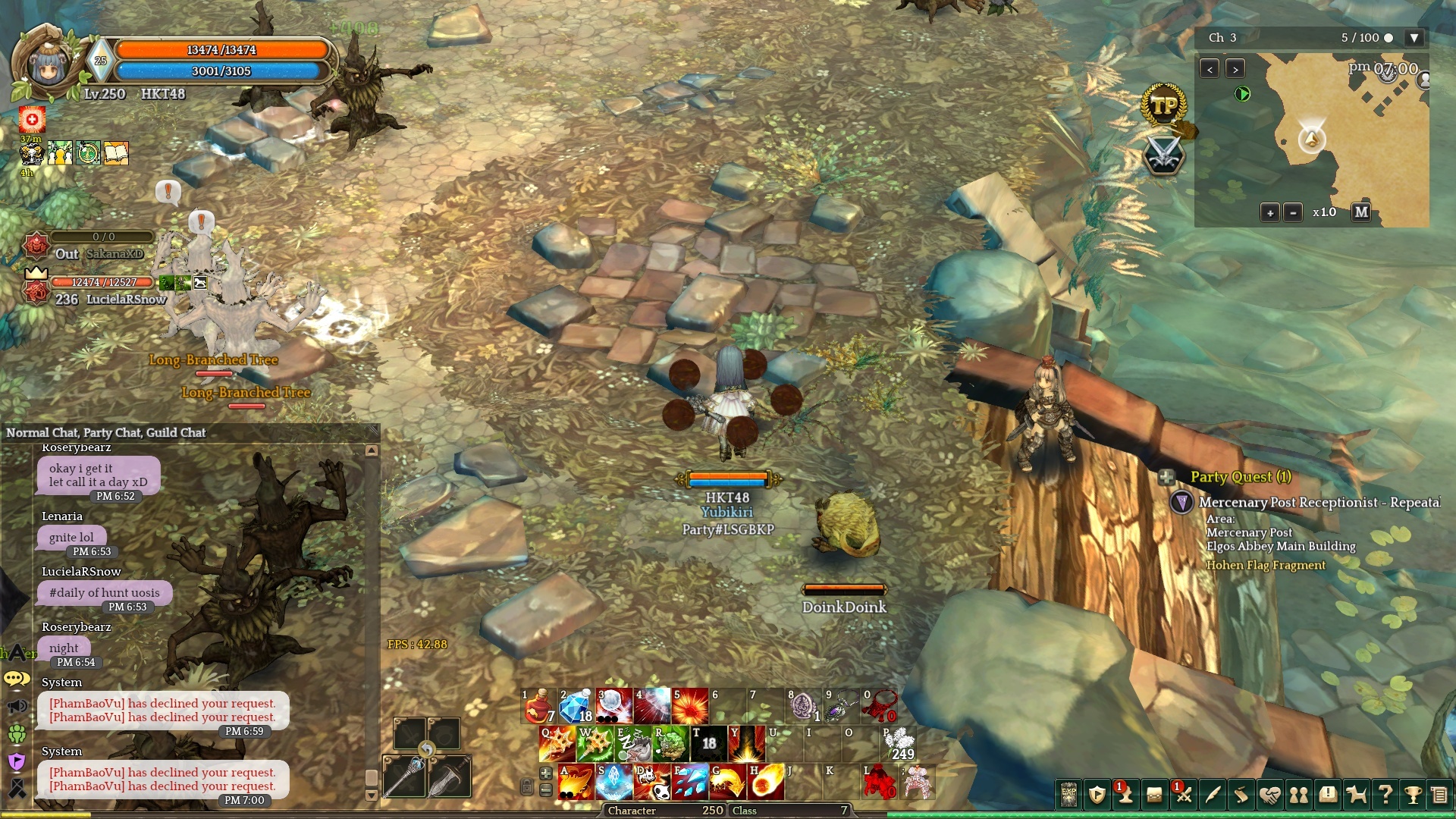
Task: Open the trophy achievements menu icon
Action: pyautogui.click(x=1413, y=795)
